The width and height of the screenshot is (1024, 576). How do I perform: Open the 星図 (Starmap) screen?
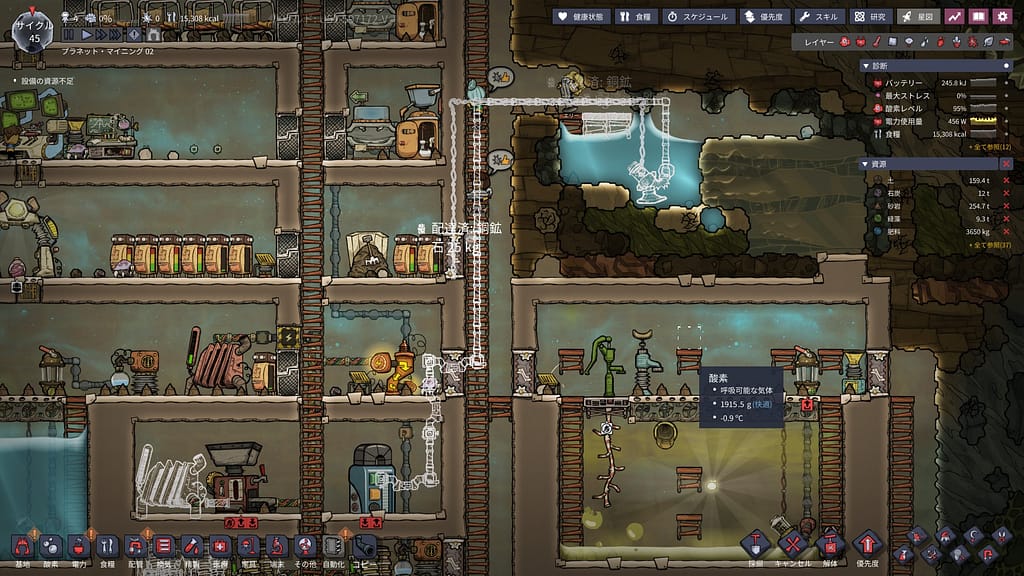click(x=917, y=16)
